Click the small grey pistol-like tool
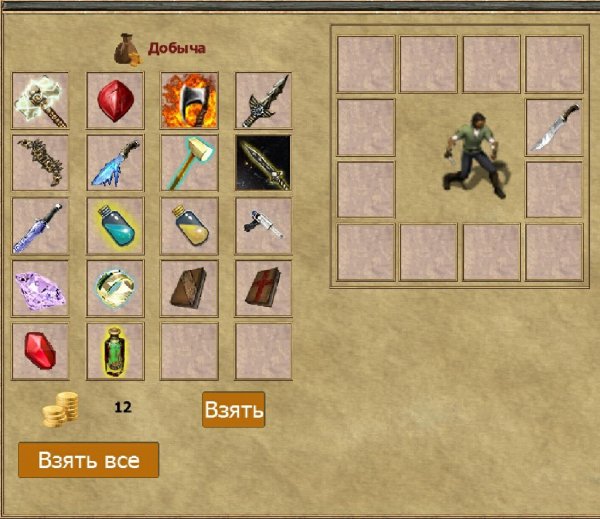 263,226
